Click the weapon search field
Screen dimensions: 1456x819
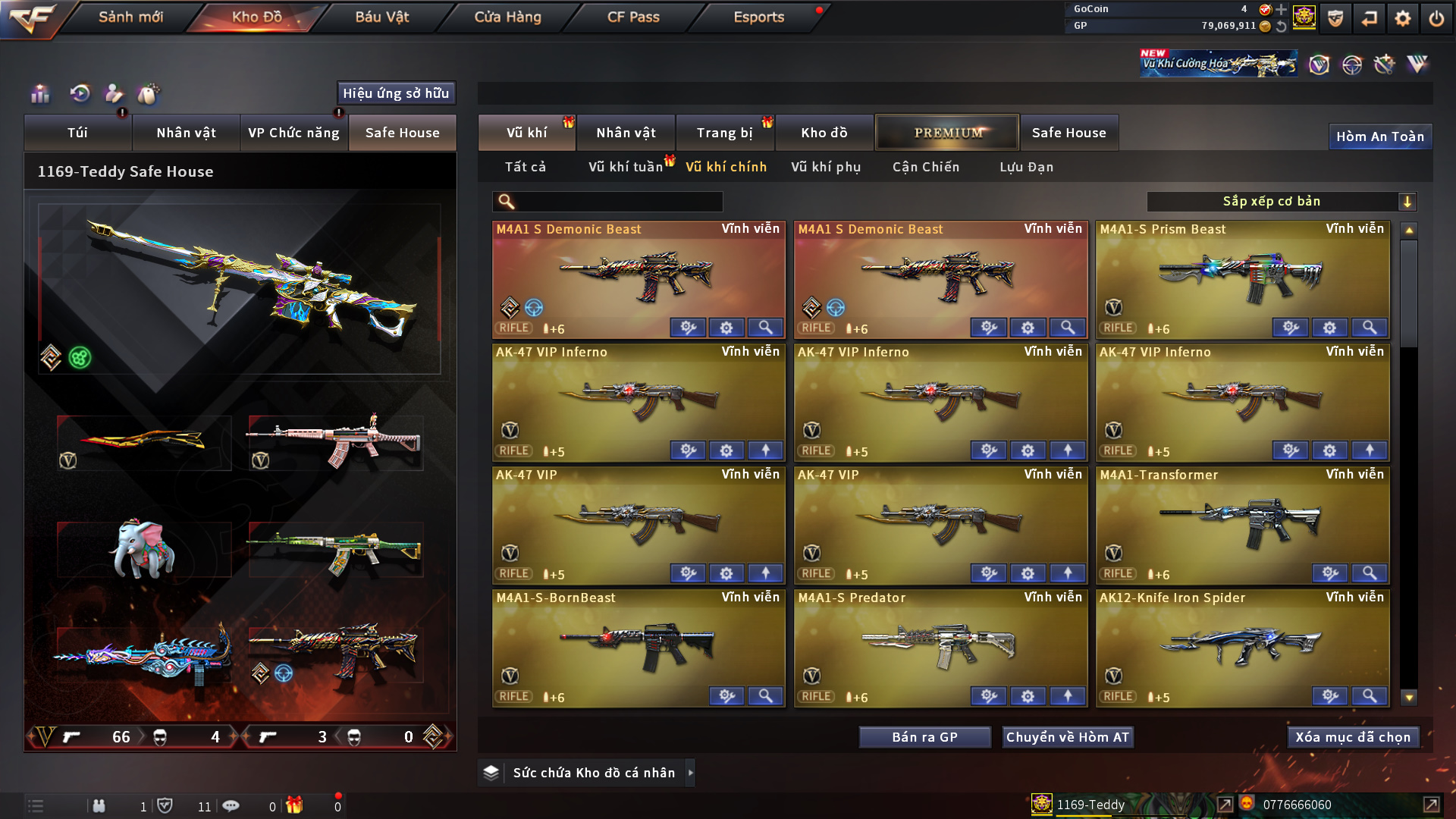tap(618, 201)
